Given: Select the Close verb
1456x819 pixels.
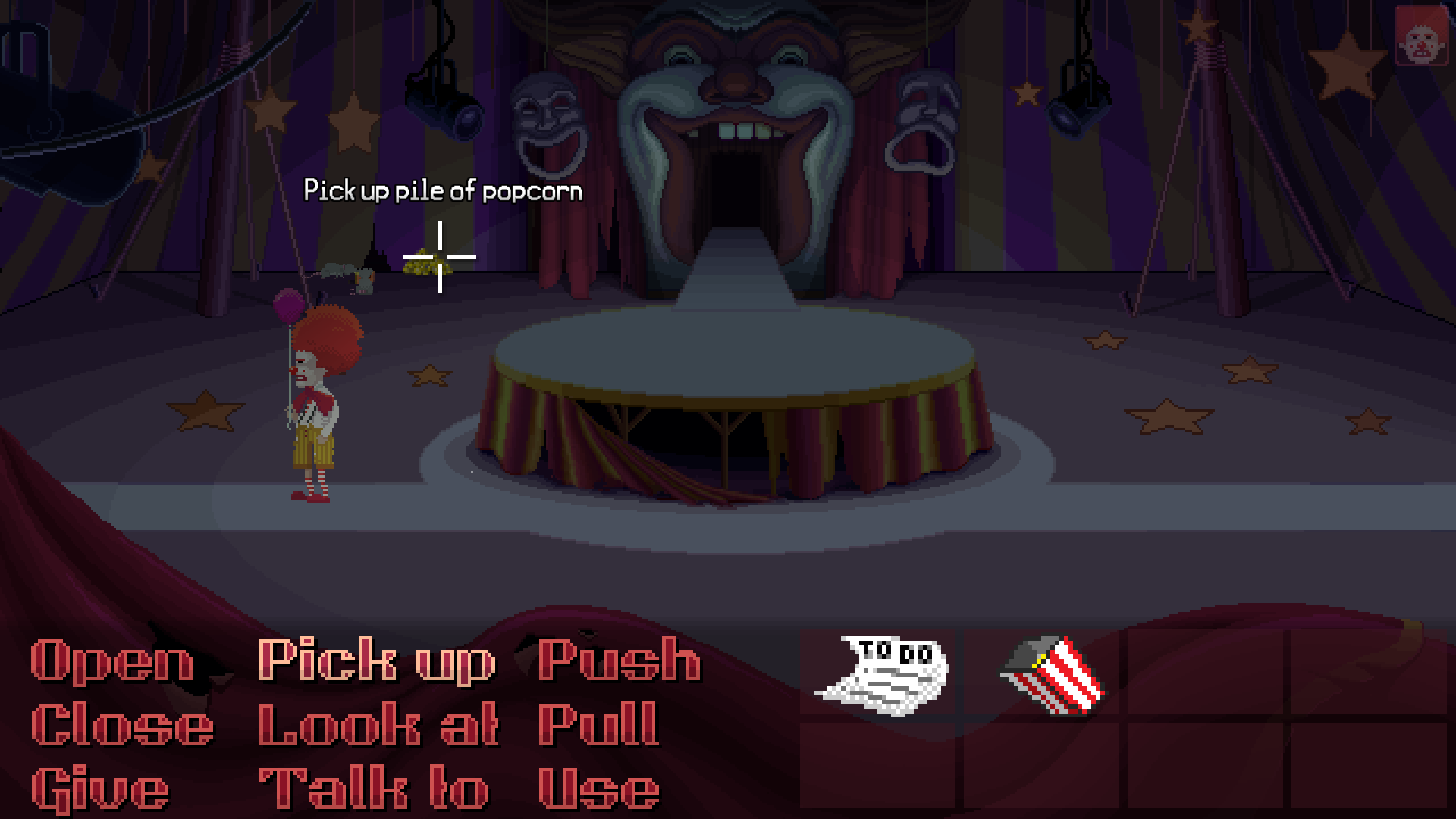Looking at the screenshot, I should click(121, 724).
